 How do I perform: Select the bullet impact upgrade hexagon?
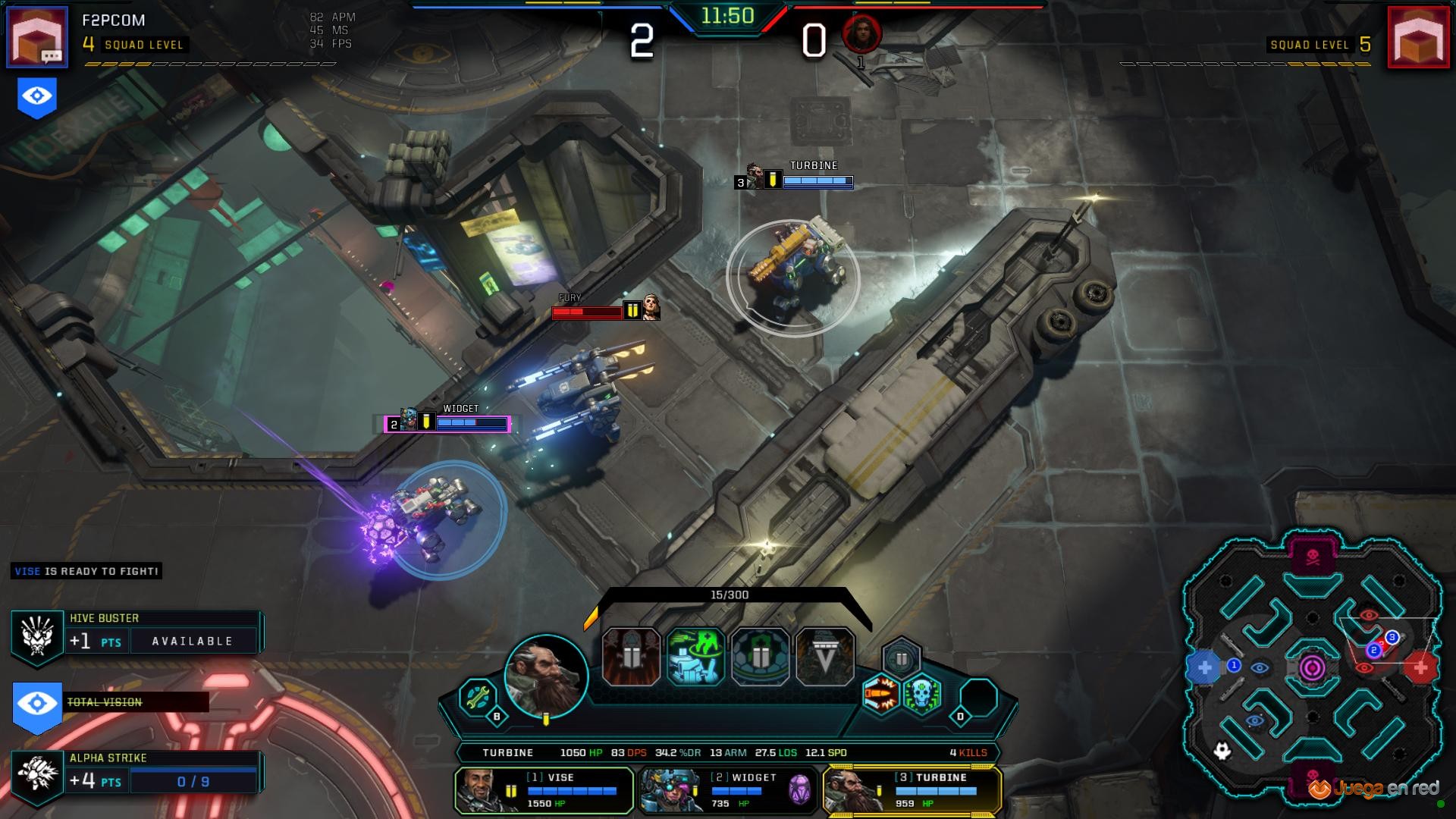click(x=881, y=695)
